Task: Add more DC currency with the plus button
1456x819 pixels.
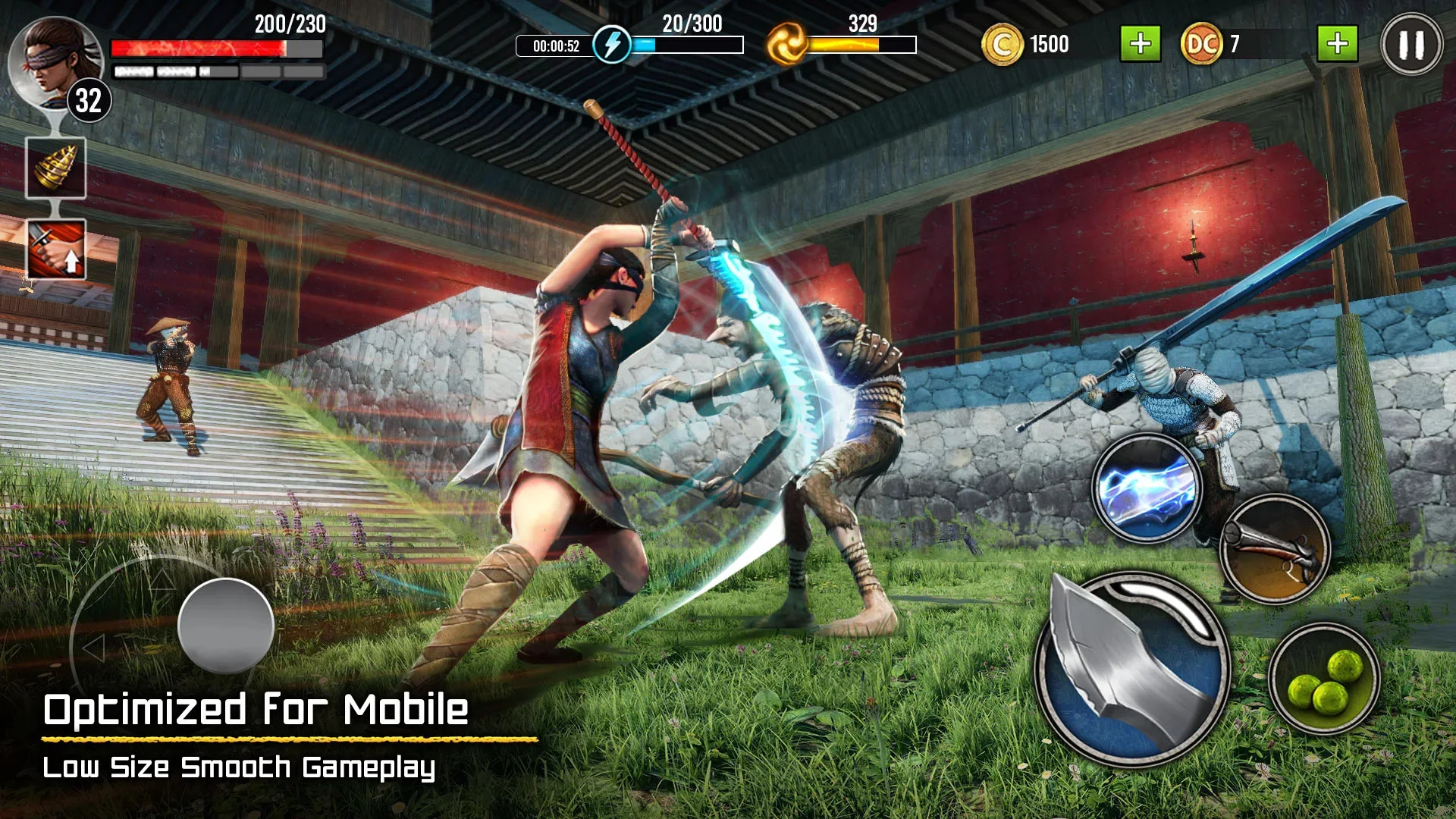Action: (1337, 44)
